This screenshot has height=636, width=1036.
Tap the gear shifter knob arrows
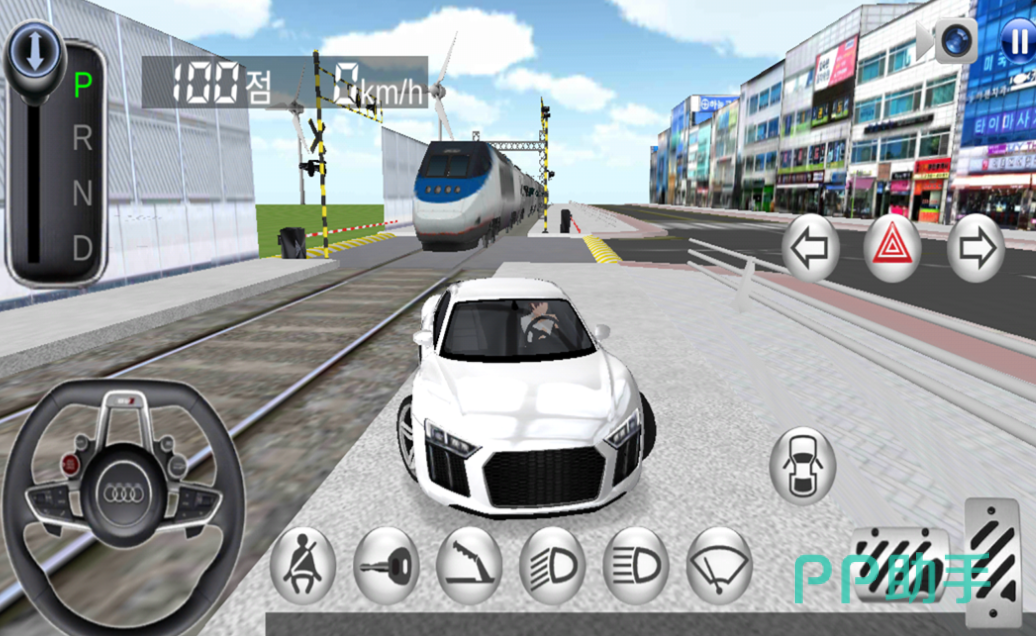[x=34, y=53]
